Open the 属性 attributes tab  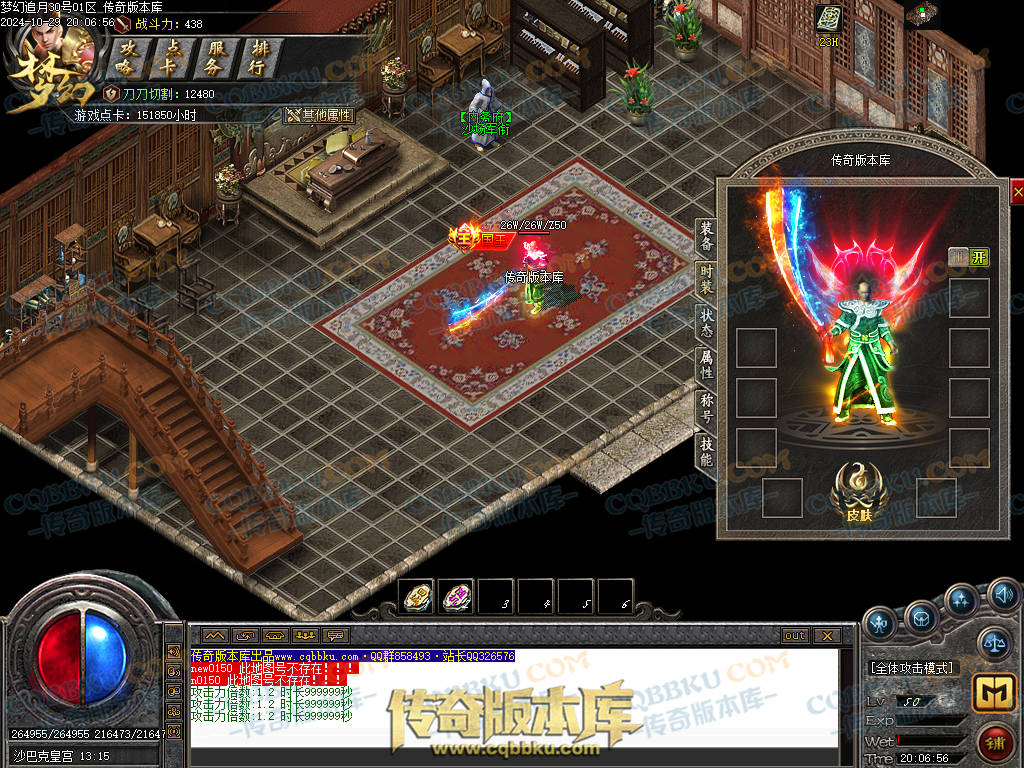point(706,365)
